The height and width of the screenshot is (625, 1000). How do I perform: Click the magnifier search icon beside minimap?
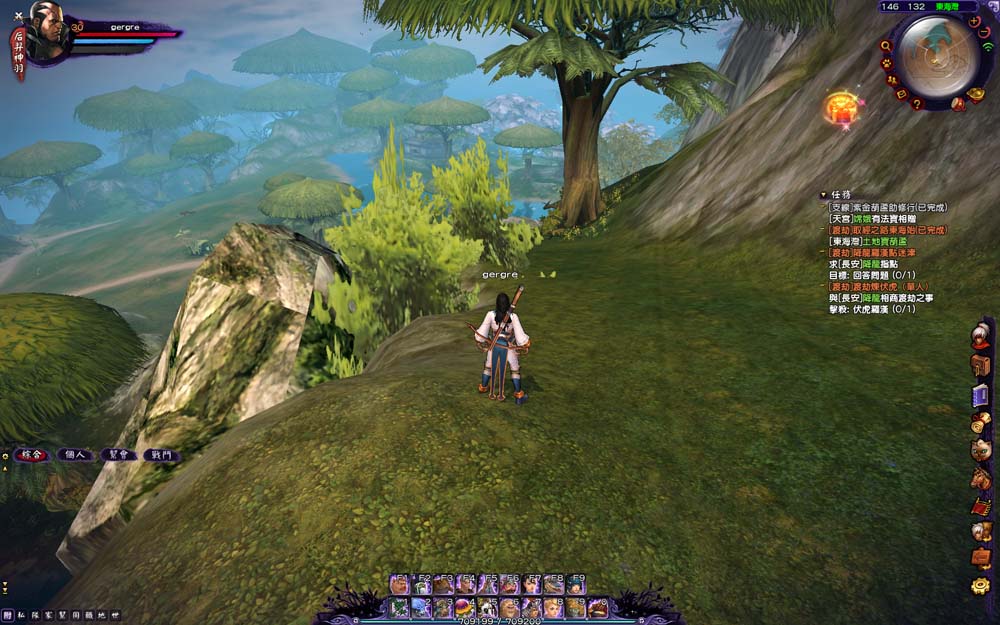coord(886,45)
